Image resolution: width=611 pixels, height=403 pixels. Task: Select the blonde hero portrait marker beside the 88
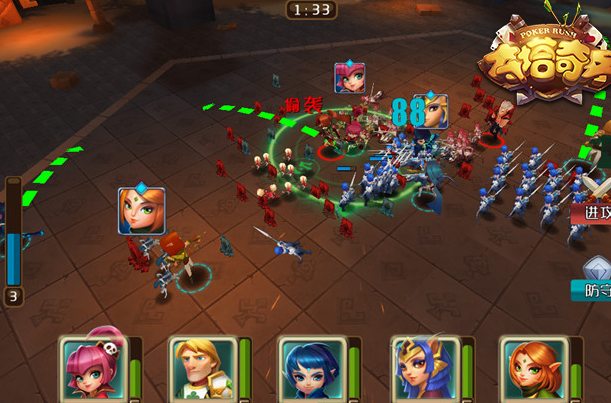point(433,110)
